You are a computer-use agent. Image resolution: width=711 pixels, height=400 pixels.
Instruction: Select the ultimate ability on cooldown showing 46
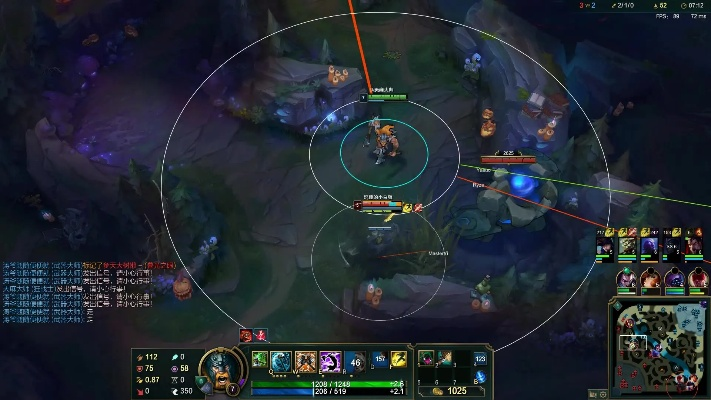[x=355, y=360]
